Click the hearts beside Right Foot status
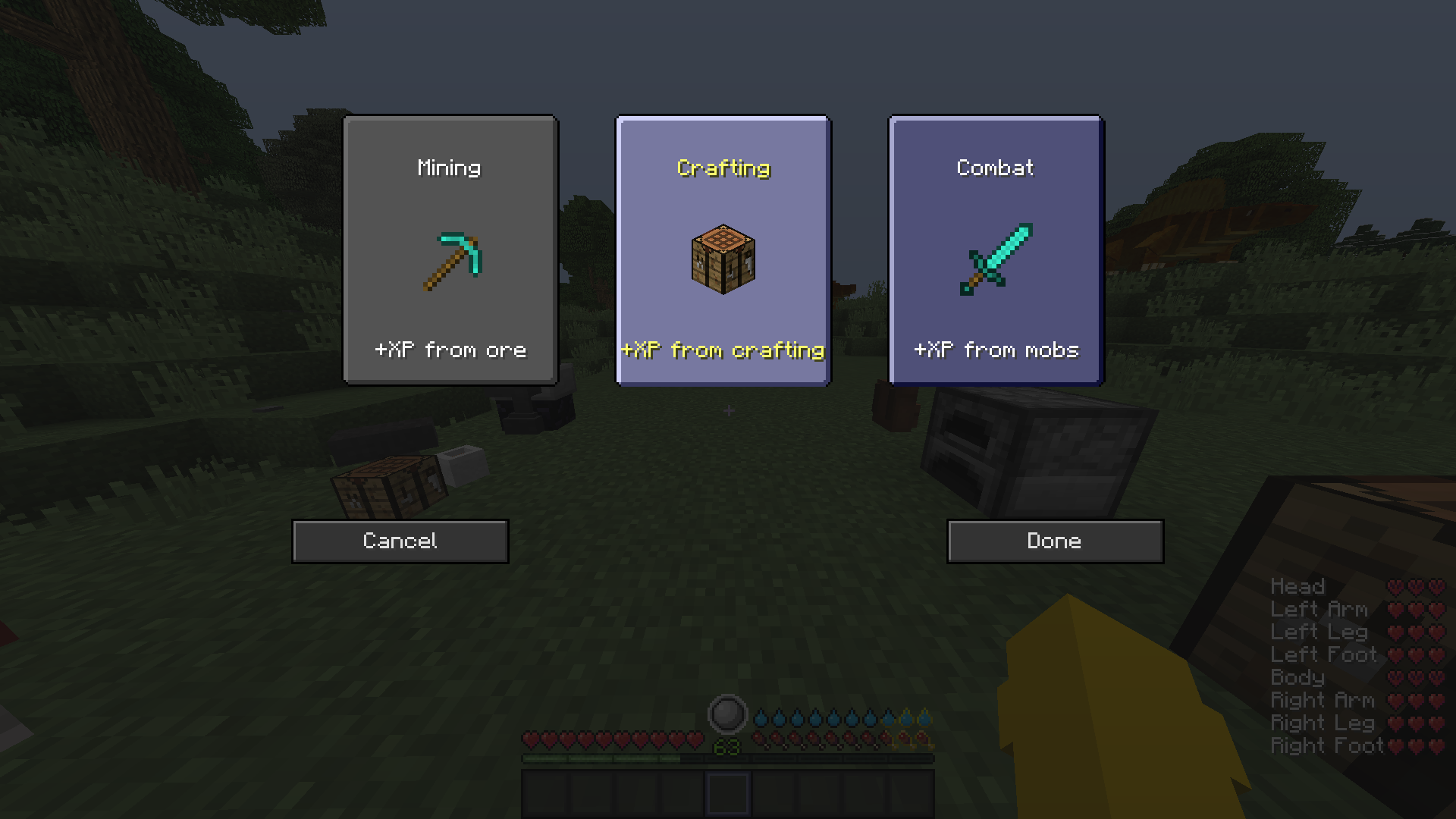The height and width of the screenshot is (819, 1456). [1417, 745]
